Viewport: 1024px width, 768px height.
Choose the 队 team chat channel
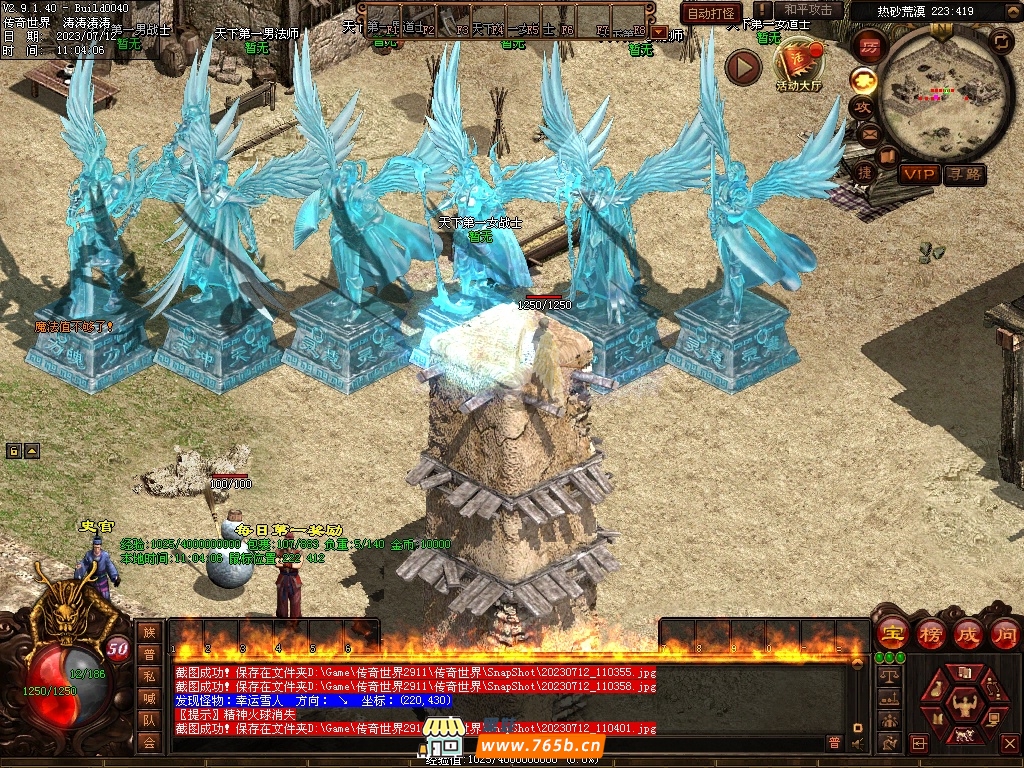coord(149,720)
